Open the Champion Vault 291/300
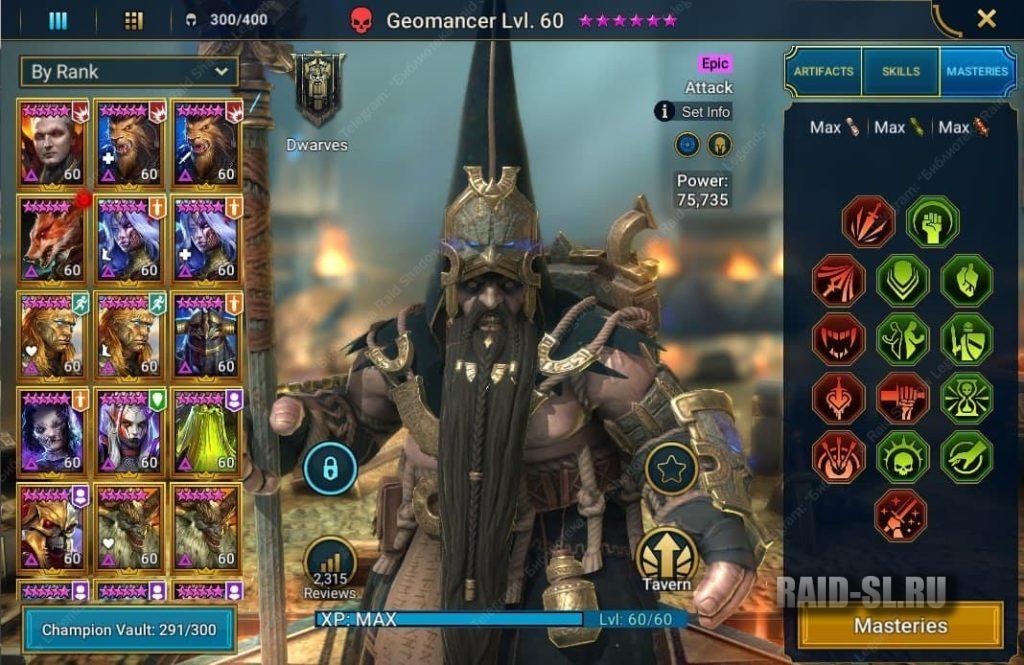 pos(129,631)
